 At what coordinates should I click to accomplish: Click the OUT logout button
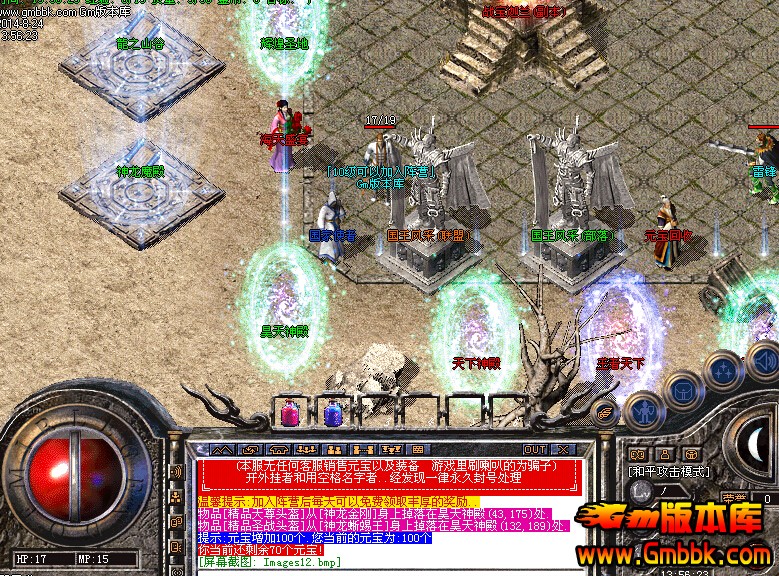pos(536,449)
